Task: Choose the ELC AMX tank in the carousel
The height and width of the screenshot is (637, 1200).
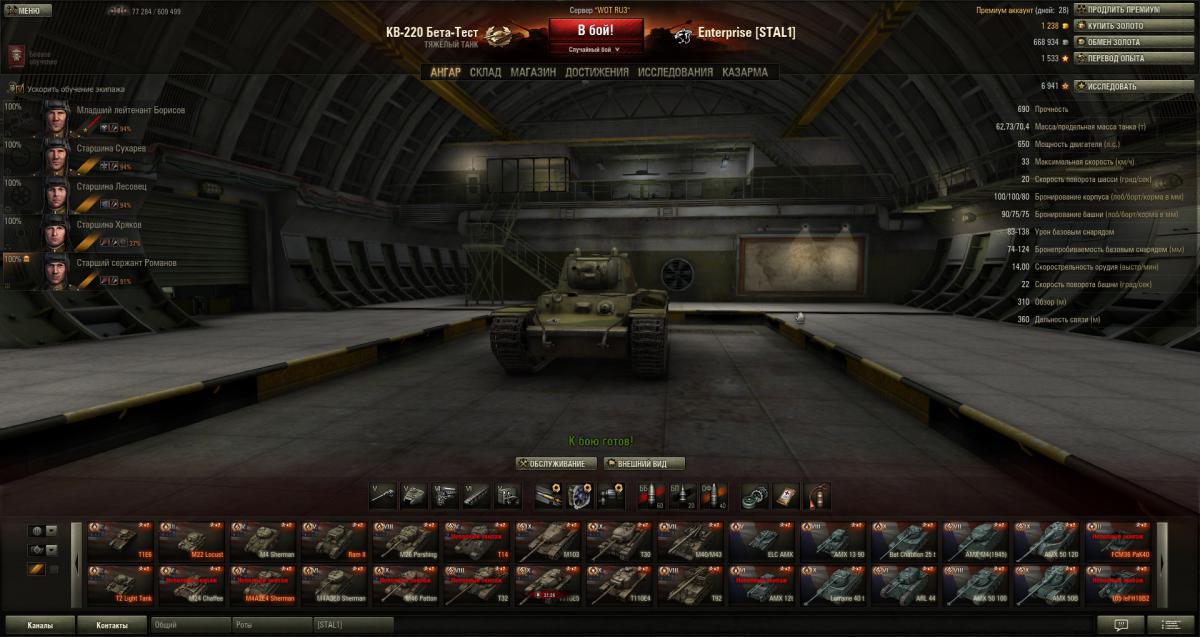Action: pyautogui.click(x=760, y=540)
